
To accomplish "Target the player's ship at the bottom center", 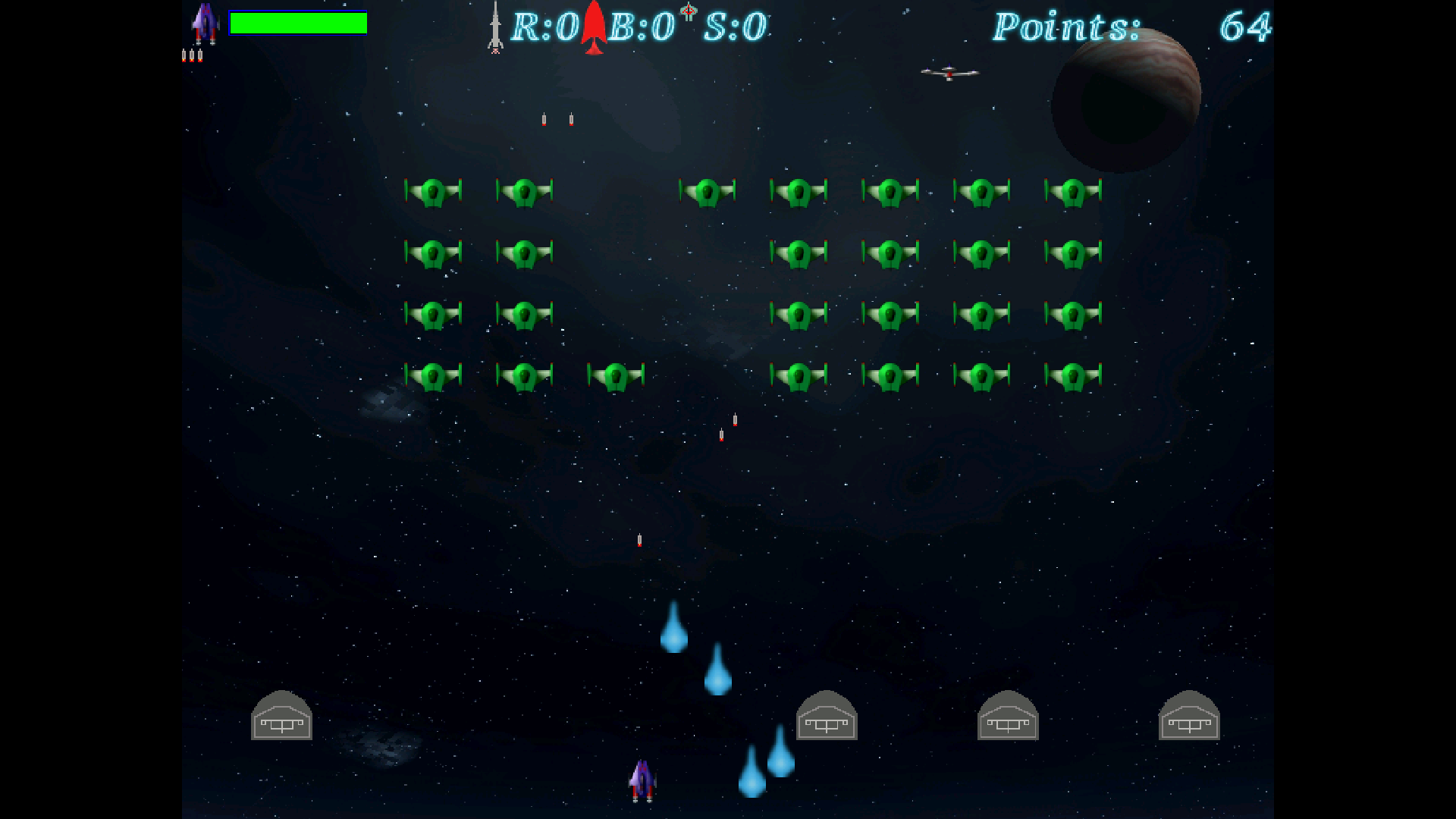I will tap(644, 781).
